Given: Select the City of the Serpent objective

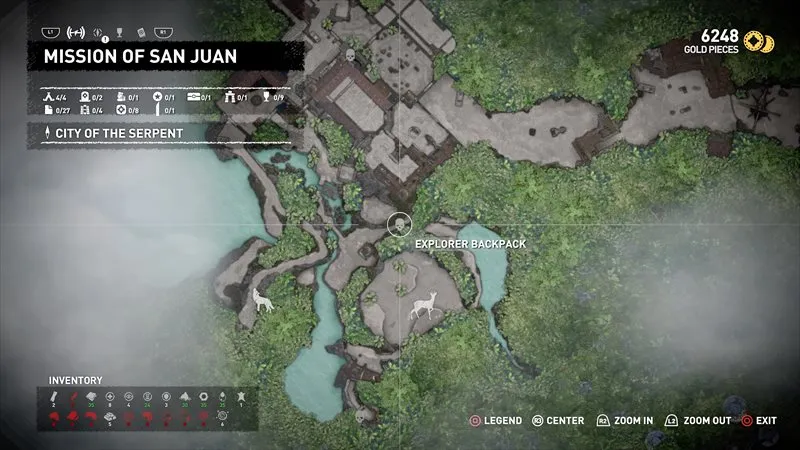Looking at the screenshot, I should [x=98, y=134].
